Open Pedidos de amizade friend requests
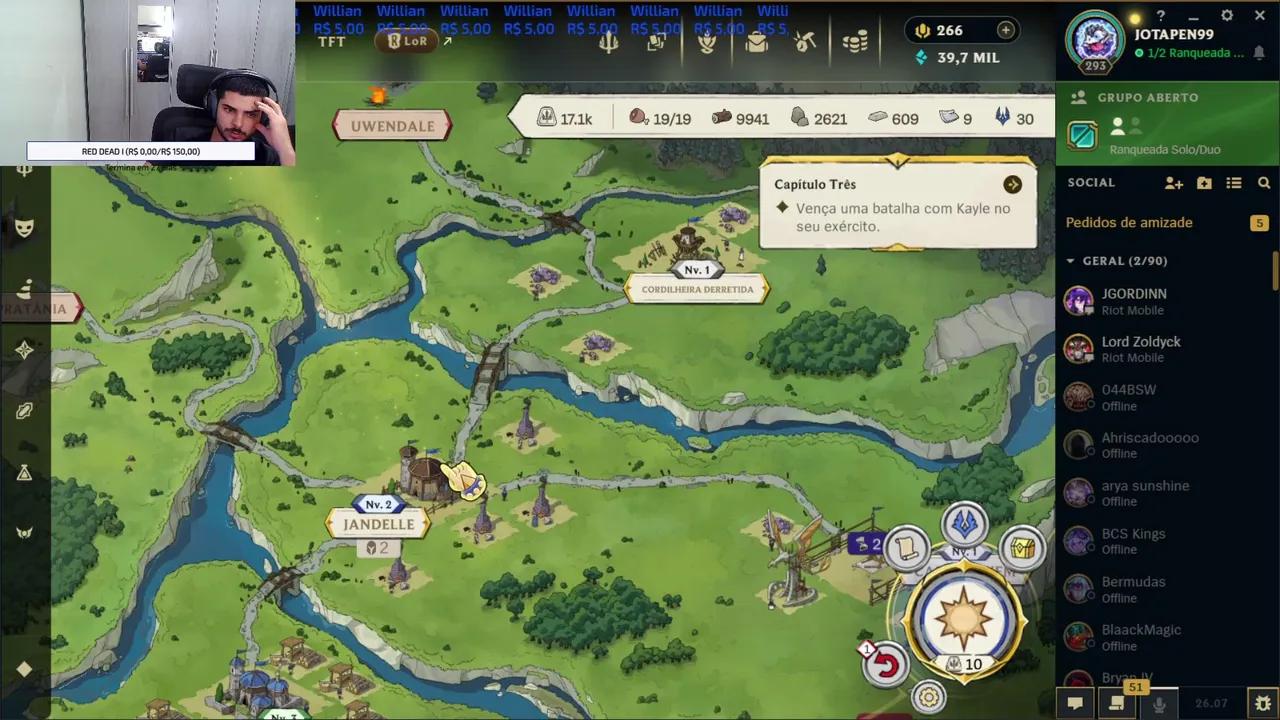 [x=1129, y=222]
